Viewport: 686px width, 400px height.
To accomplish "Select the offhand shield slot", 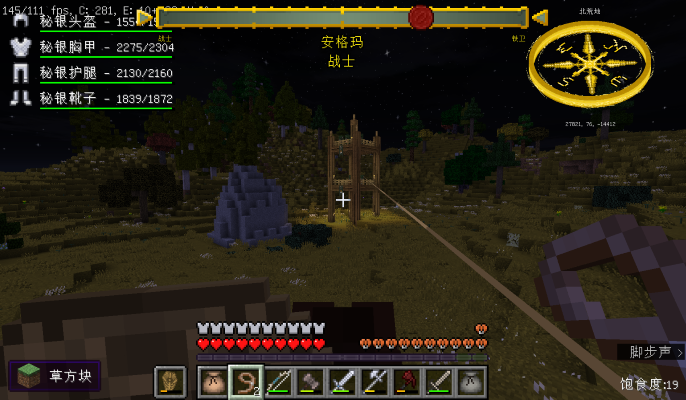I will (170, 381).
